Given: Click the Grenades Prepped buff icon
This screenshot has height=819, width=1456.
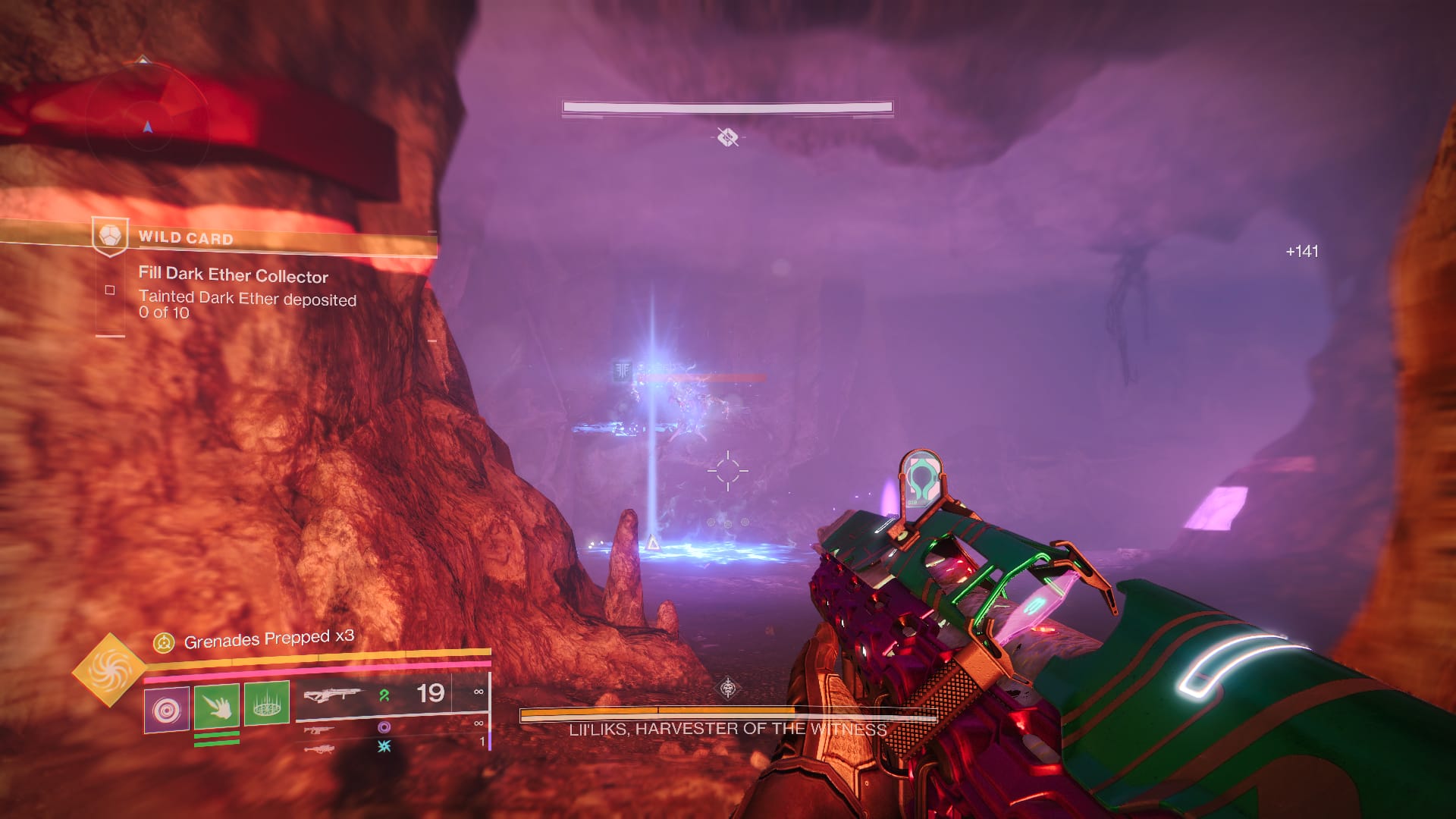Looking at the screenshot, I should [x=164, y=643].
